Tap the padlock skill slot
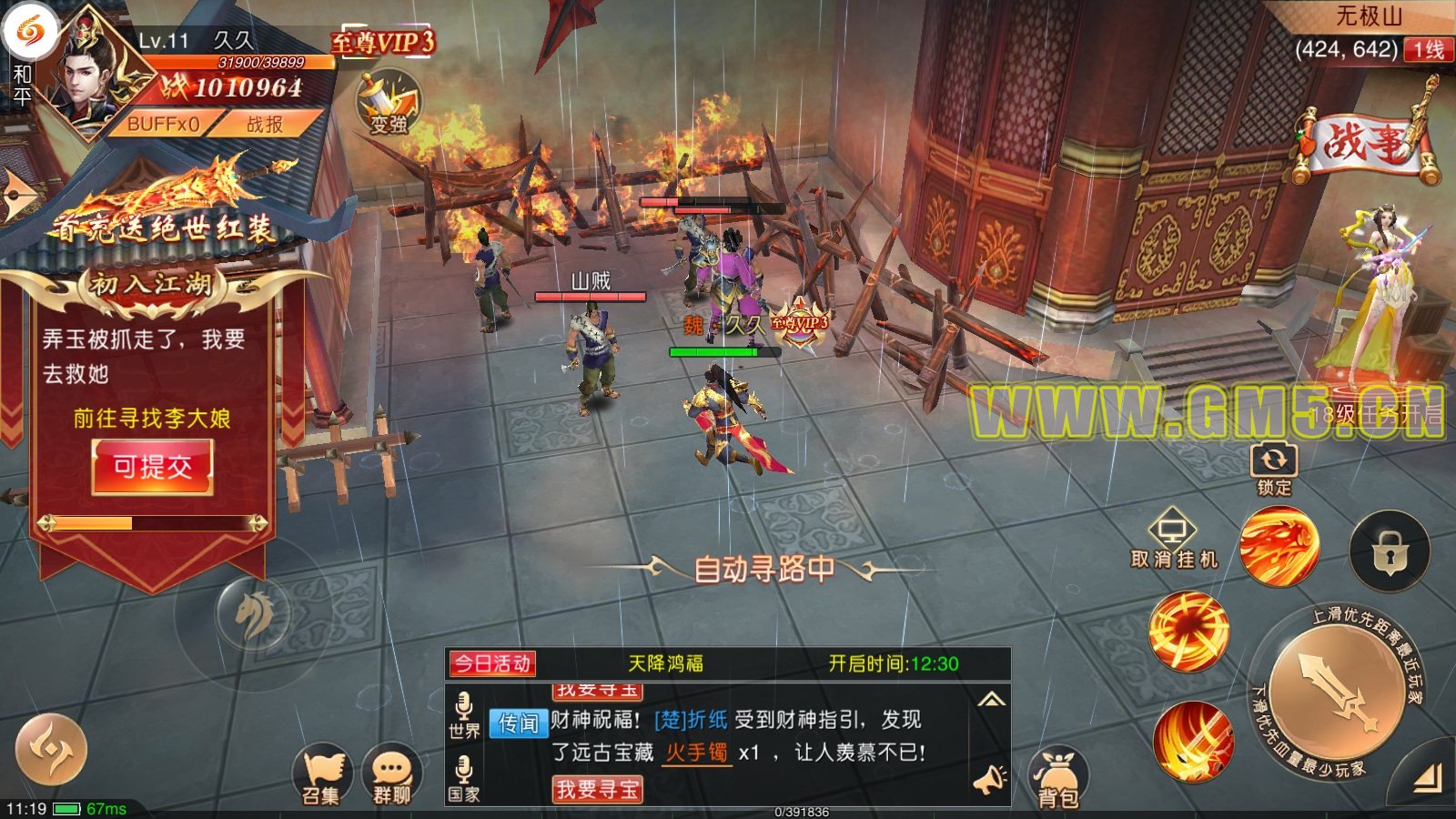Screen dimensions: 1456x819 [x=1390, y=551]
